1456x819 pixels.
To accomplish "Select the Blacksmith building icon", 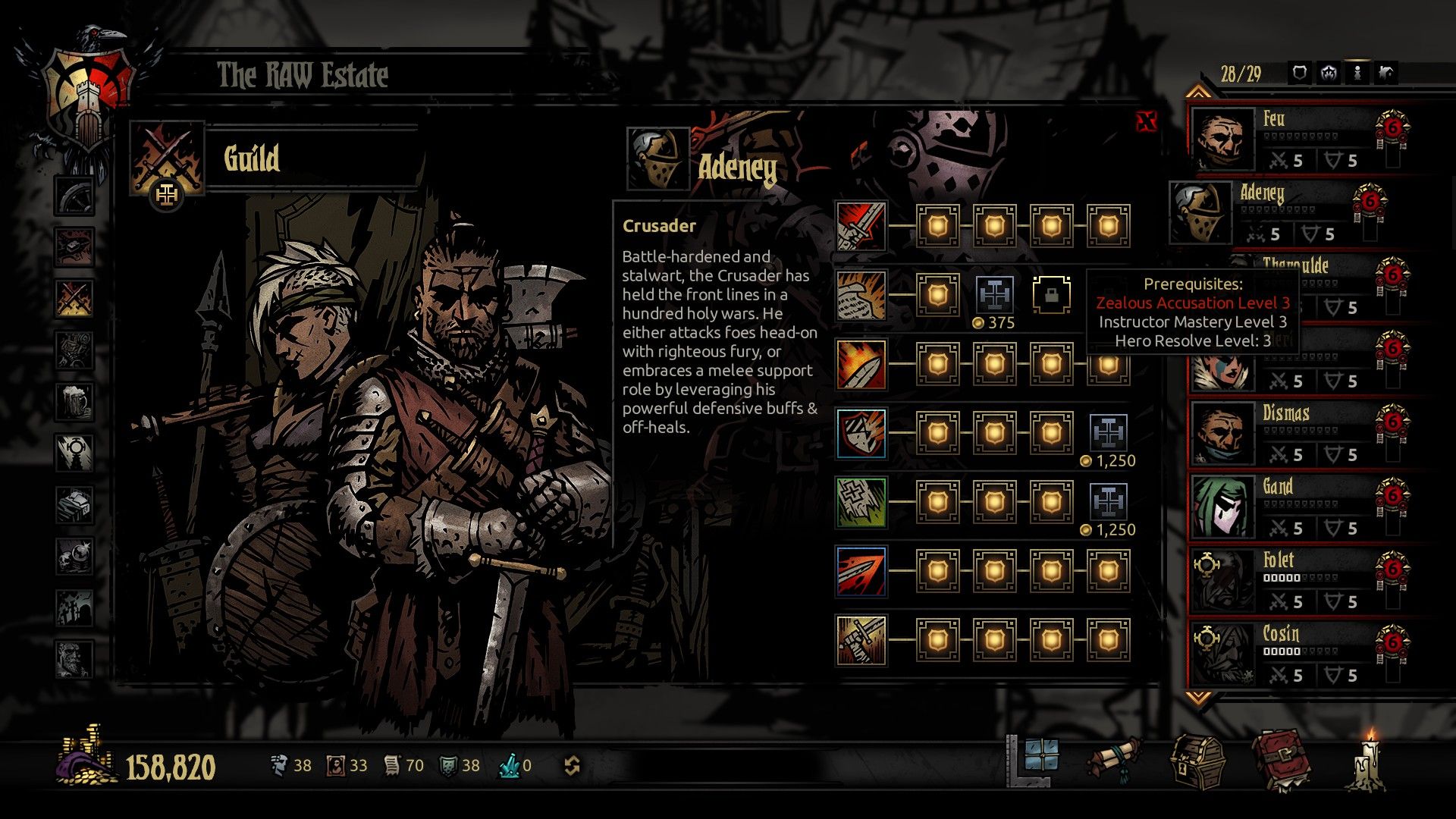I will 74,248.
